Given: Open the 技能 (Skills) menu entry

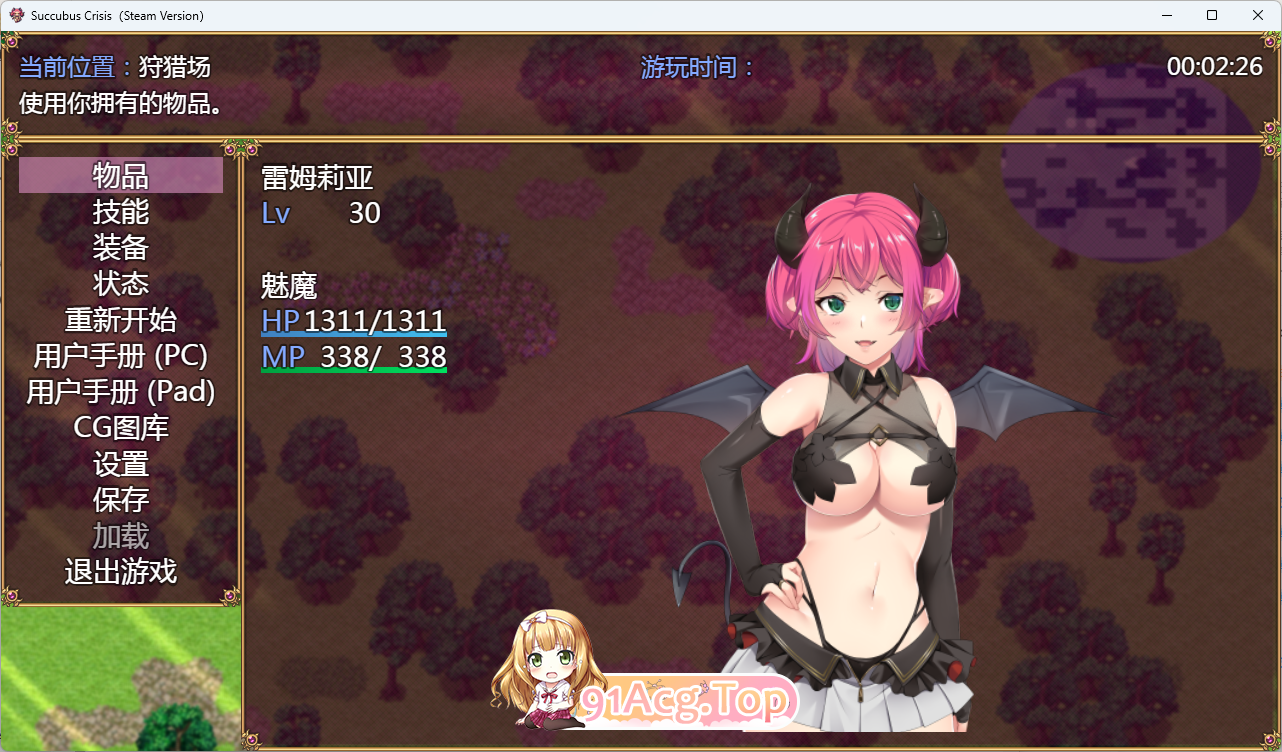Looking at the screenshot, I should point(122,211).
